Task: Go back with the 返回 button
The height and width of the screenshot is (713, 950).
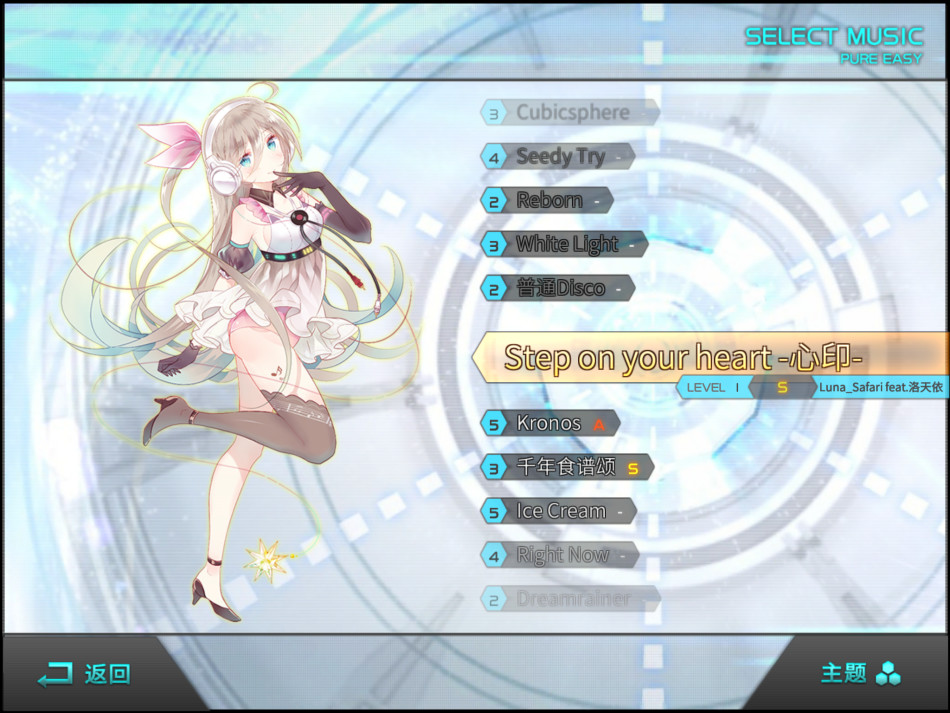Action: click(x=85, y=674)
